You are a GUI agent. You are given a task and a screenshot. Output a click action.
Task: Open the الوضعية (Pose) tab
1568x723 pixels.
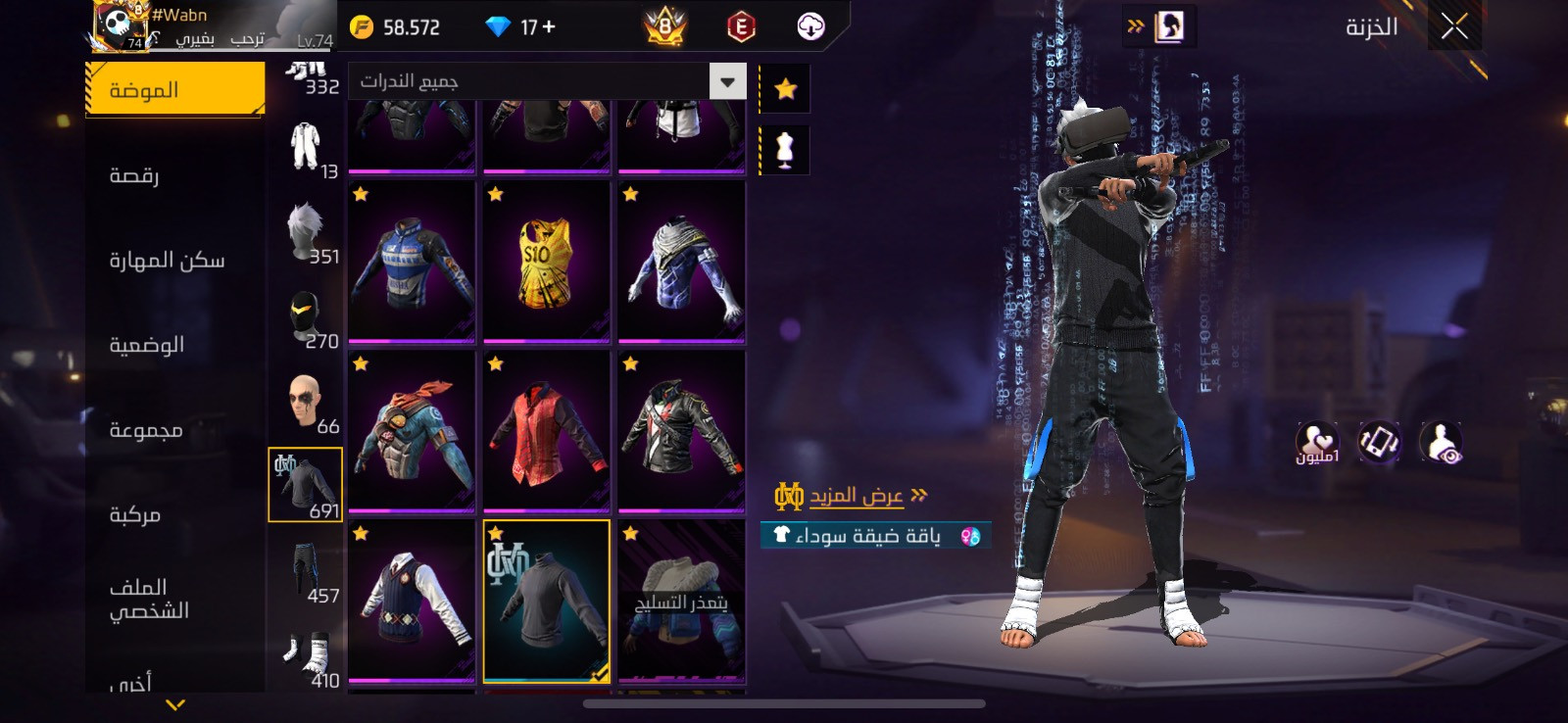[147, 345]
